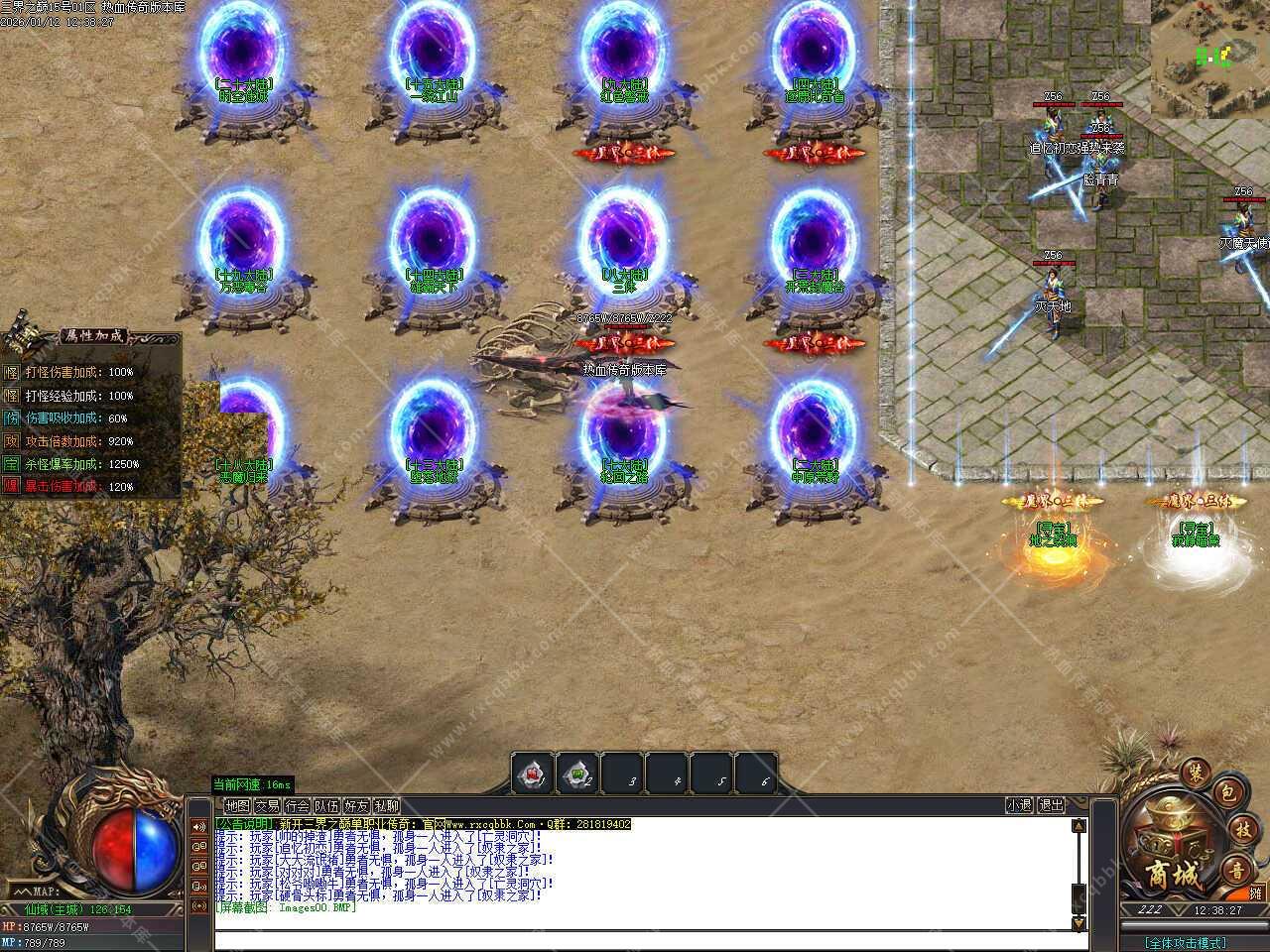Viewport: 1270px width, 952px height.
Task: Open the 交易 trade tab
Action: (267, 806)
